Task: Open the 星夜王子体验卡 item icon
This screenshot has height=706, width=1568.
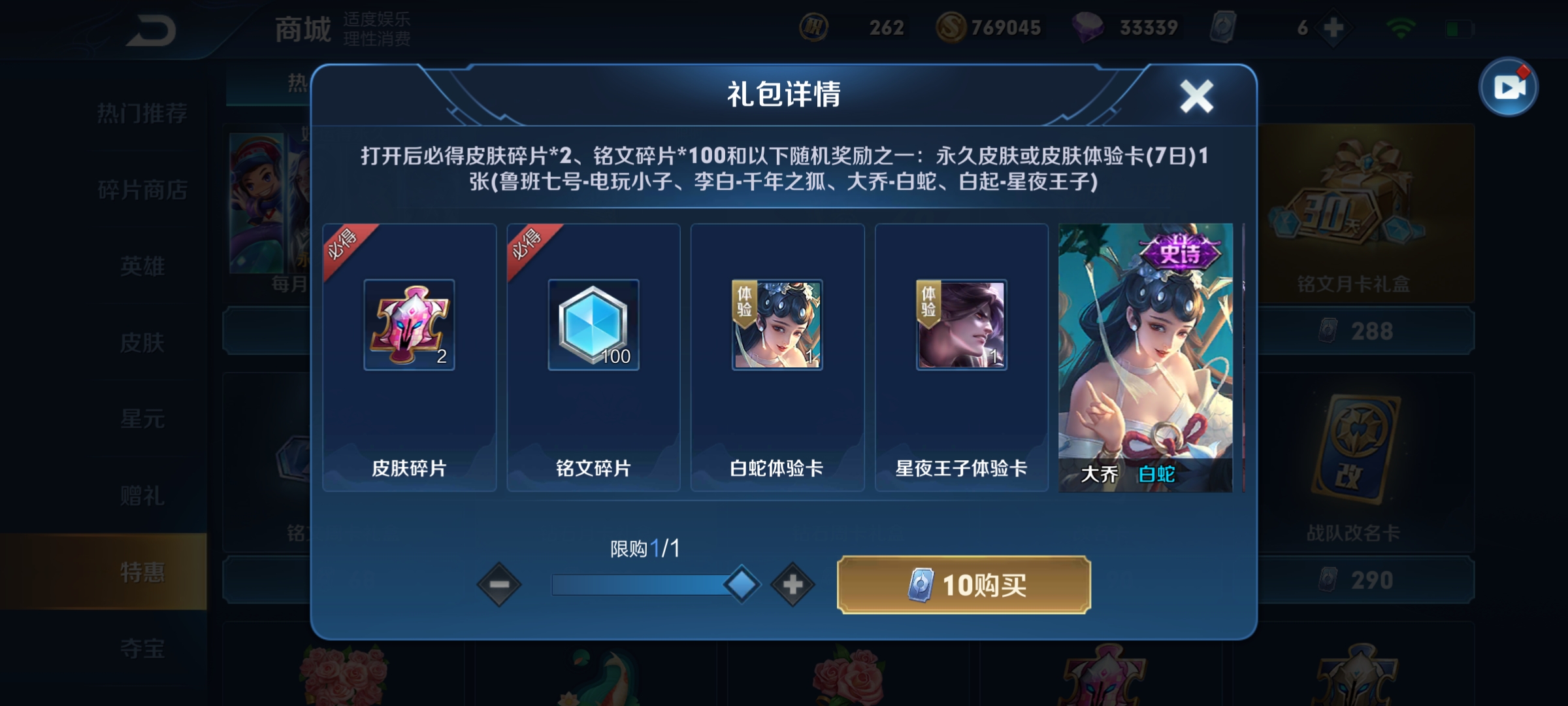Action: tap(960, 325)
